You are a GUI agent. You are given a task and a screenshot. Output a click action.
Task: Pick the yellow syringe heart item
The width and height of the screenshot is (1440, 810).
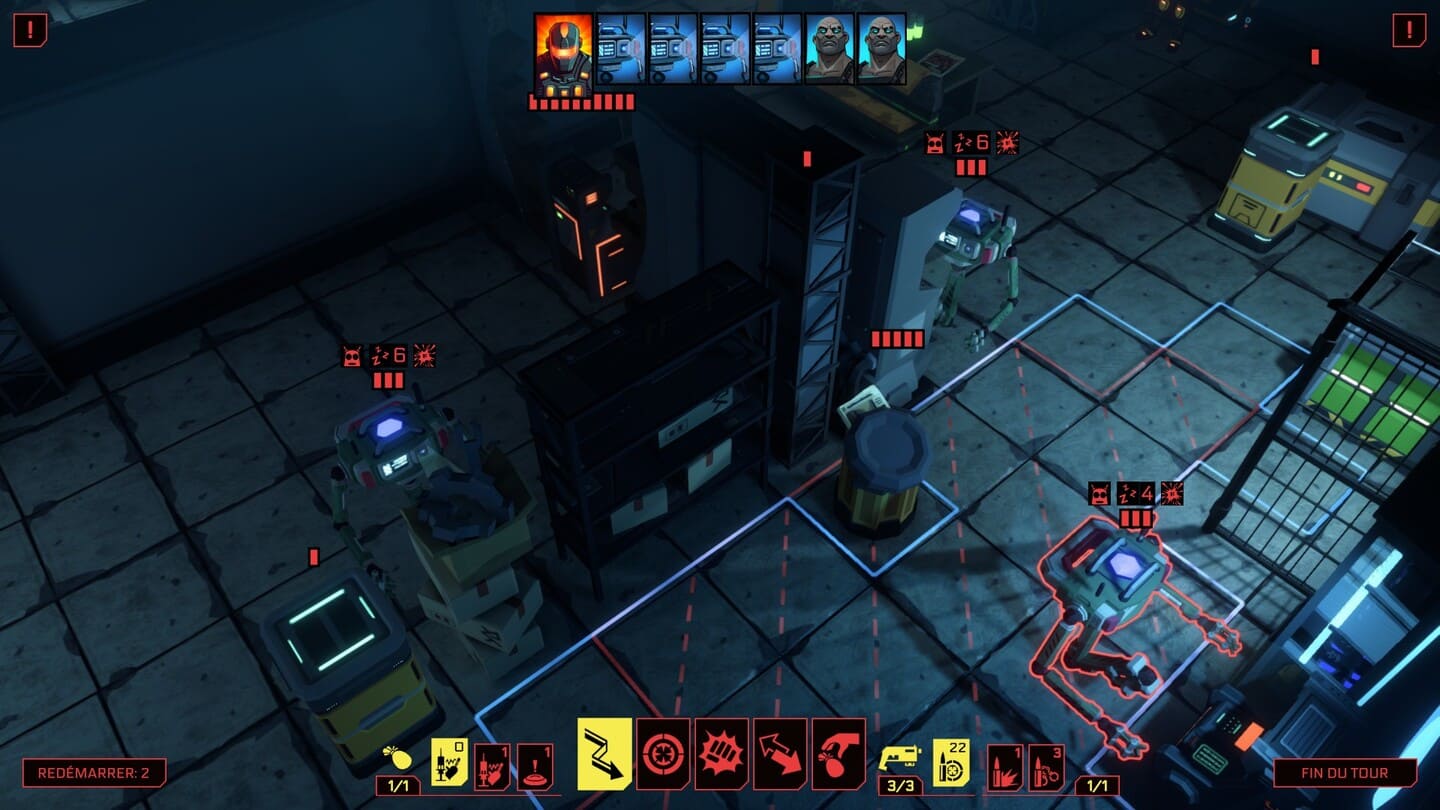(449, 762)
